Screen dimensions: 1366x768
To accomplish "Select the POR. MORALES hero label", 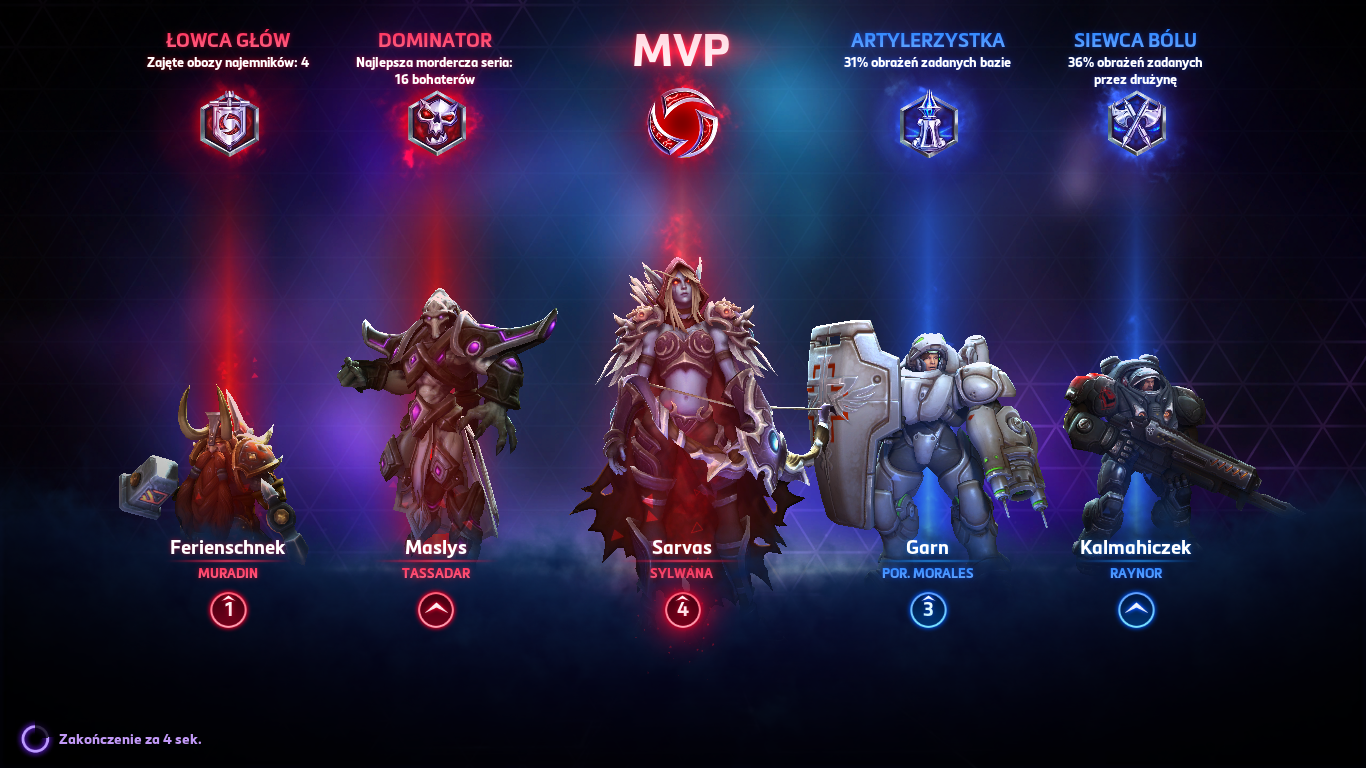I will click(x=928, y=573).
